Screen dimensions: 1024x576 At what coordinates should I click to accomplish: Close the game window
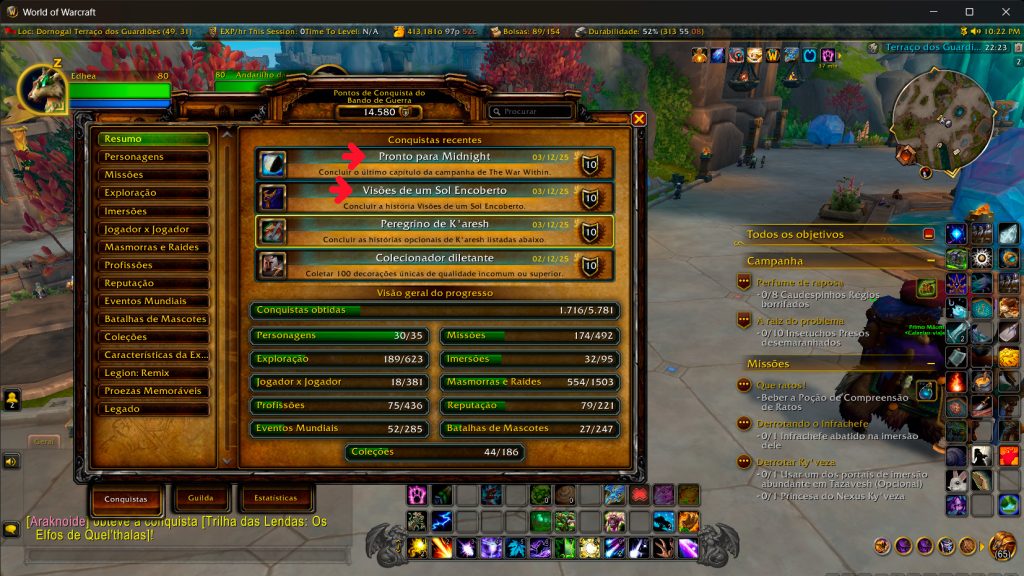click(1004, 12)
